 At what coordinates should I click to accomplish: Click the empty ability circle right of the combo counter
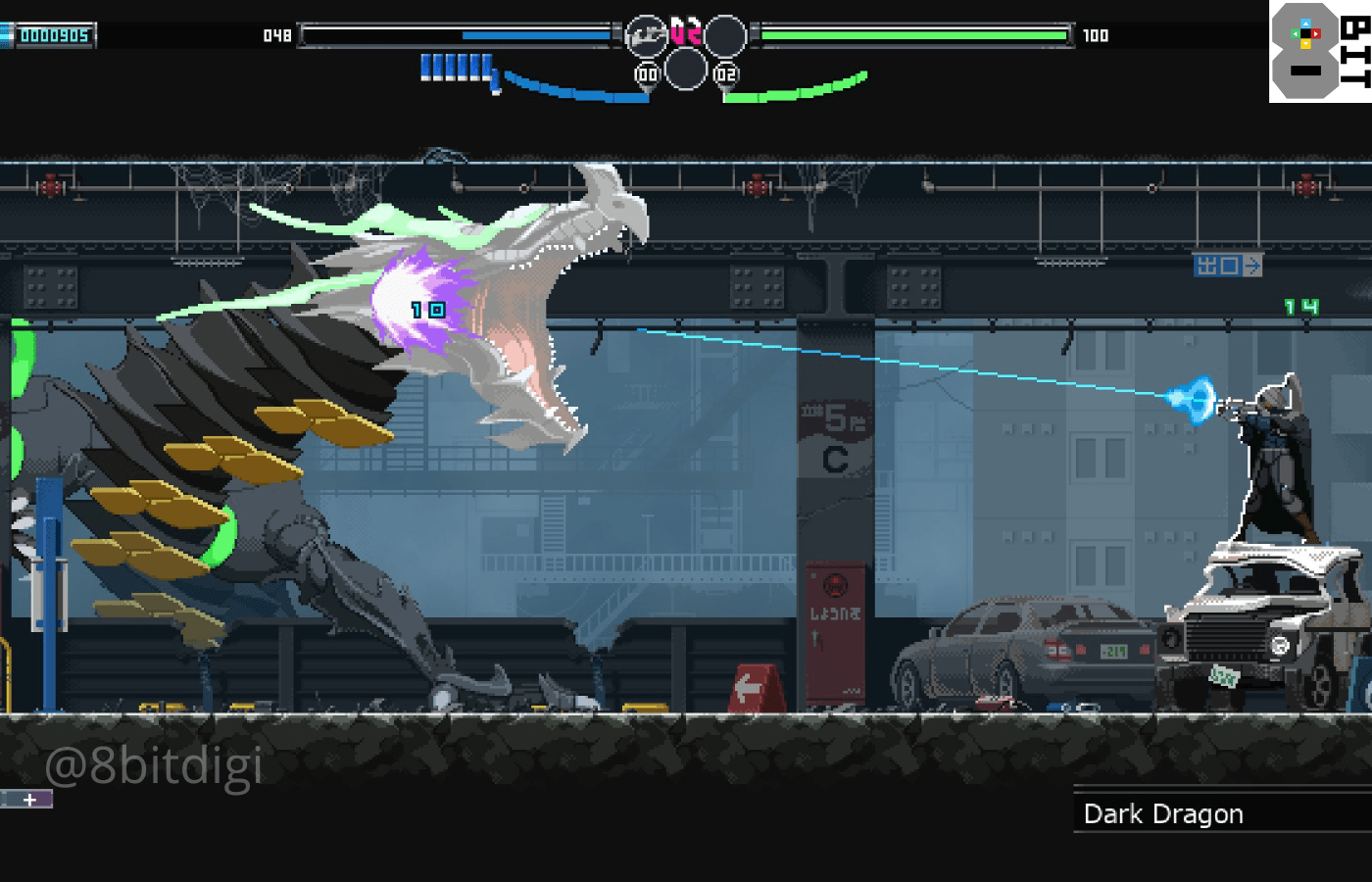pyautogui.click(x=725, y=37)
